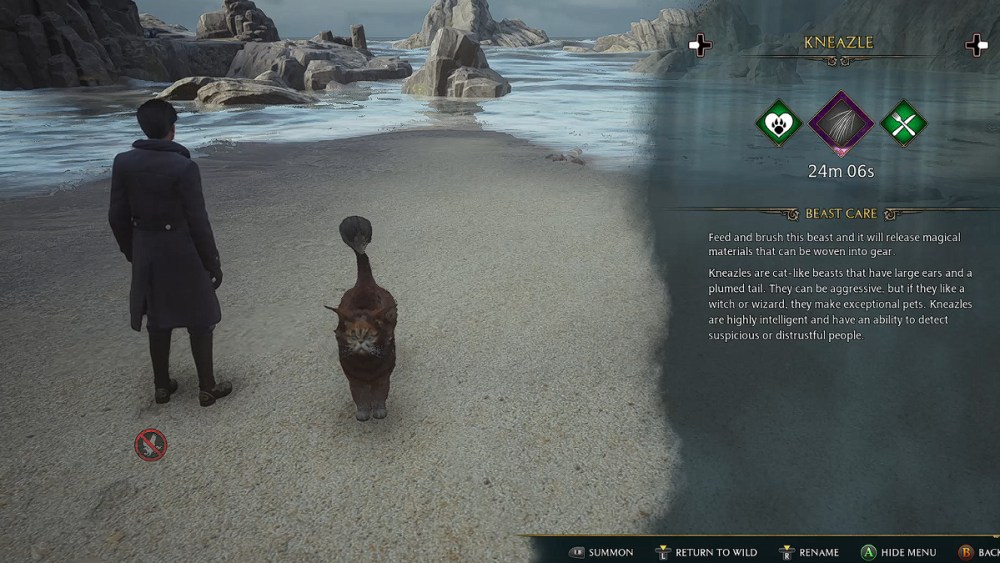Hide Menu for the beast panel
Image resolution: width=1000 pixels, height=563 pixels.
pos(899,552)
